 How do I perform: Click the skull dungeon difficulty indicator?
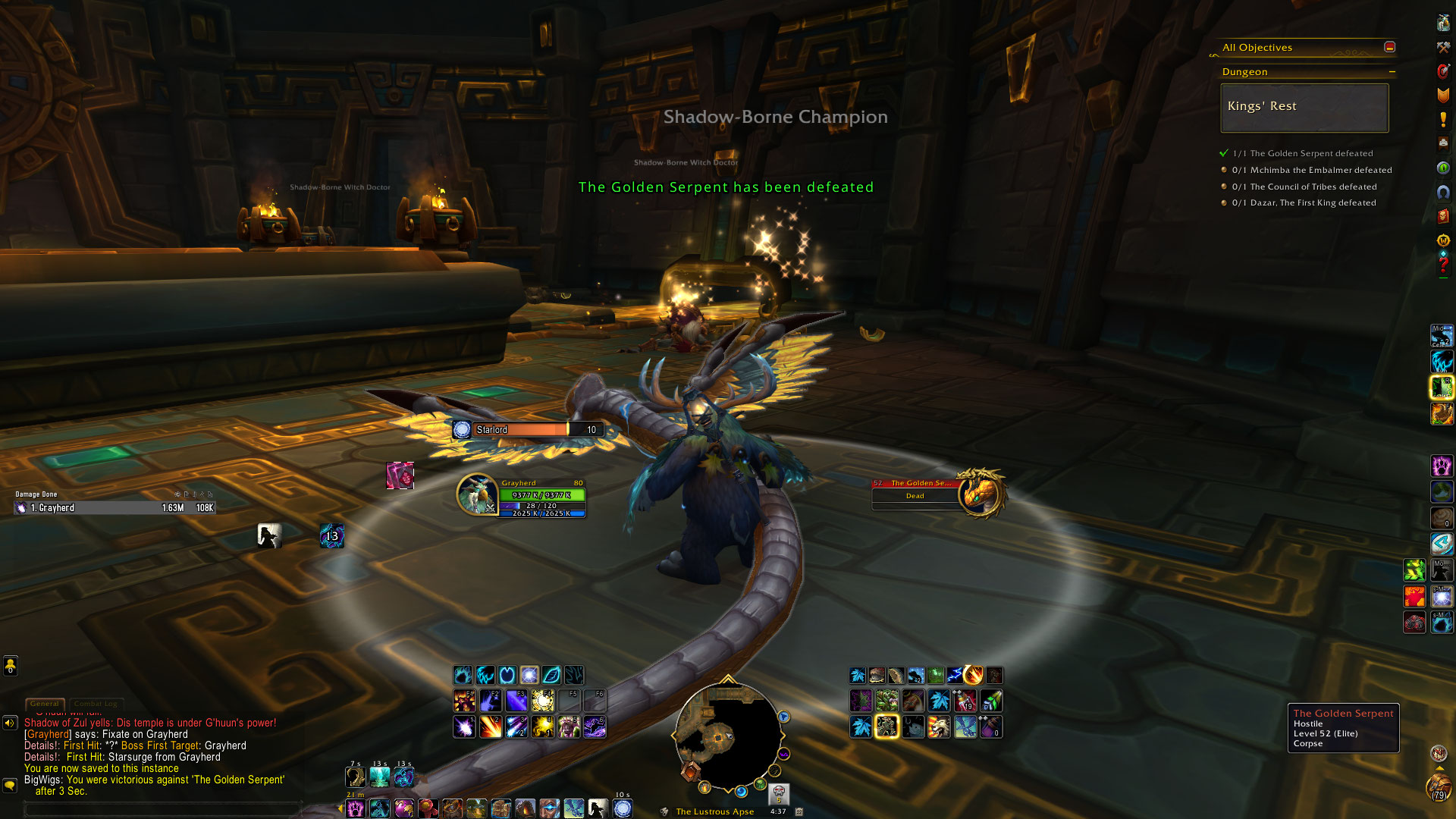(x=779, y=793)
